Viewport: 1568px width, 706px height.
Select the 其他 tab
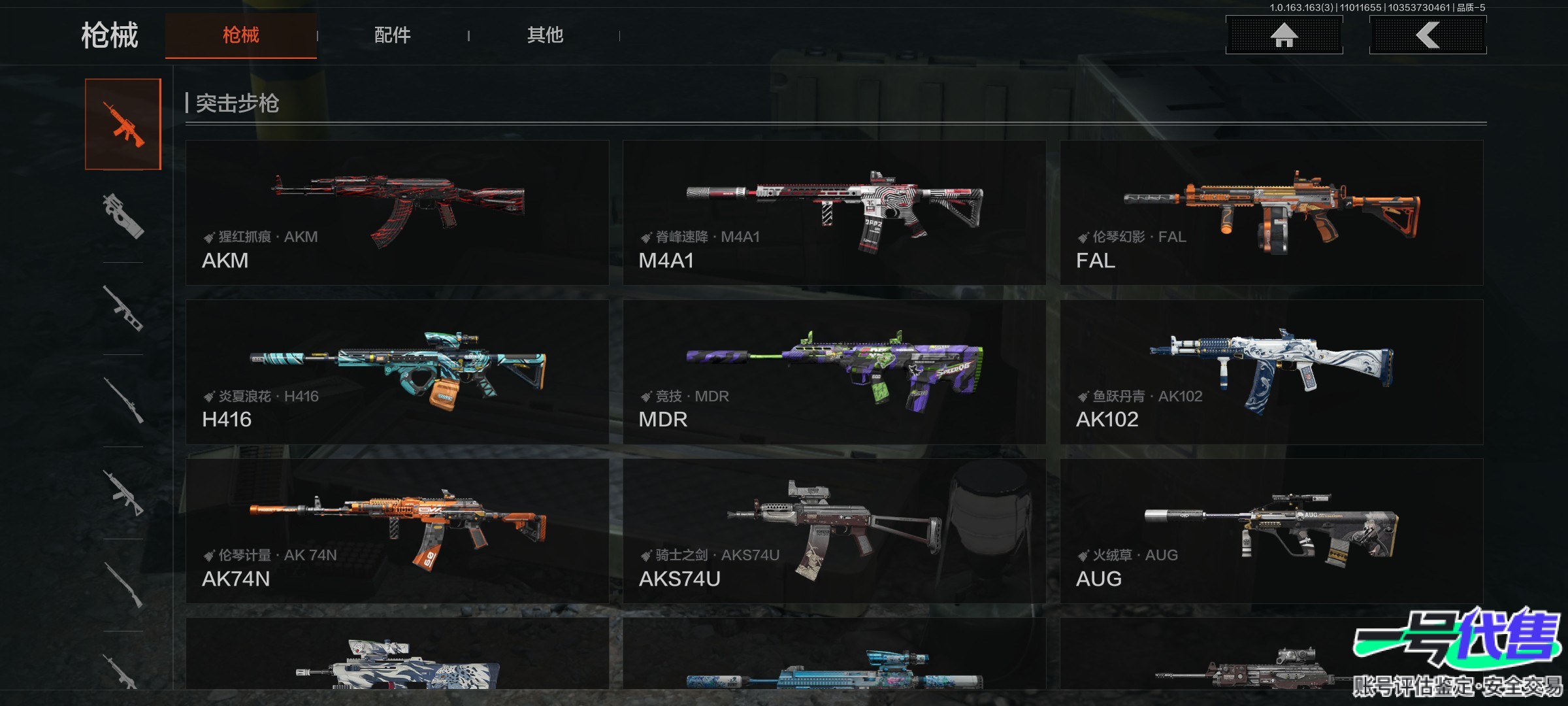[545, 35]
